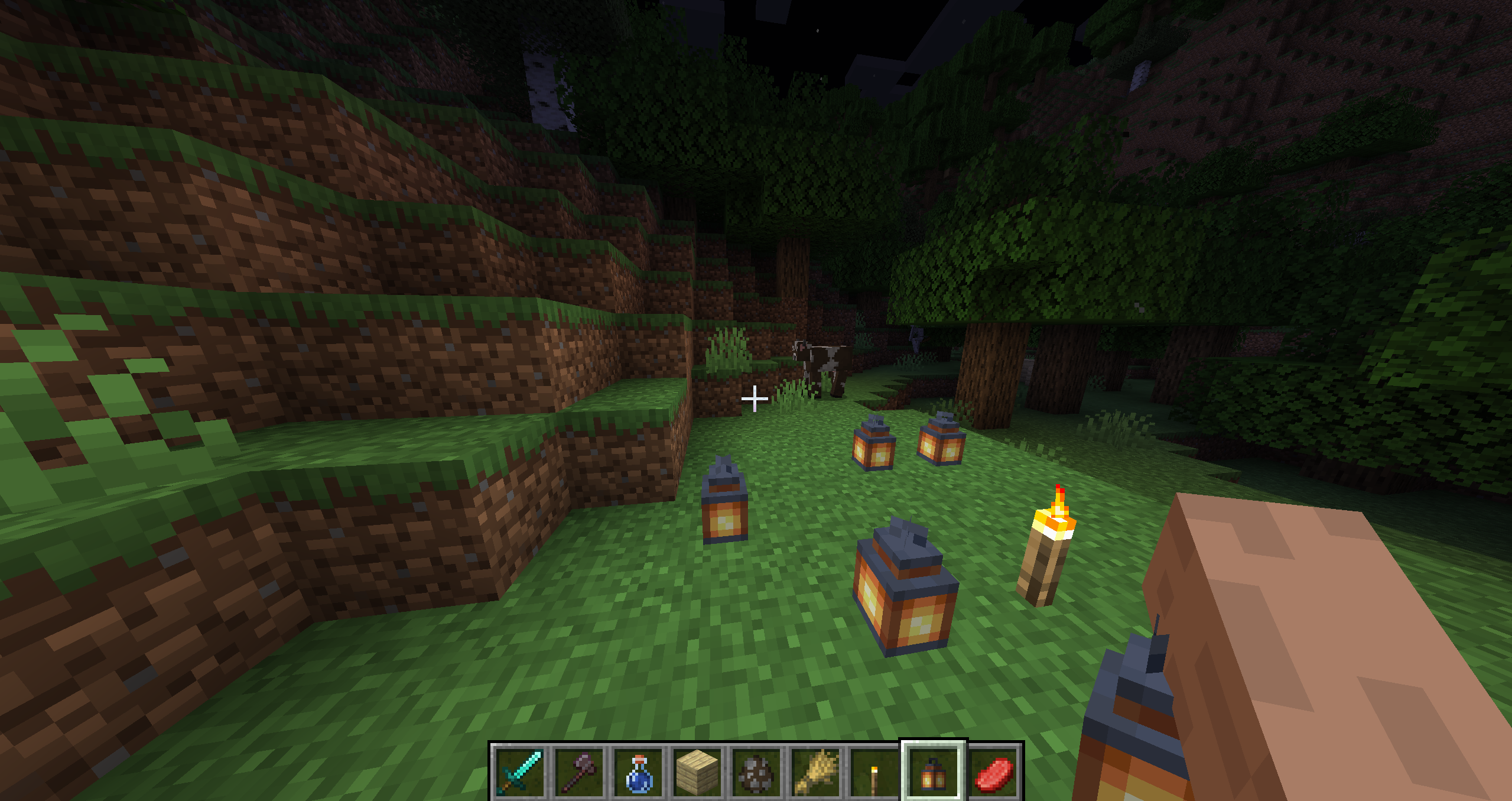Select the spawn egg in the hotbar
Viewport: 1512px width, 801px height.
757,773
